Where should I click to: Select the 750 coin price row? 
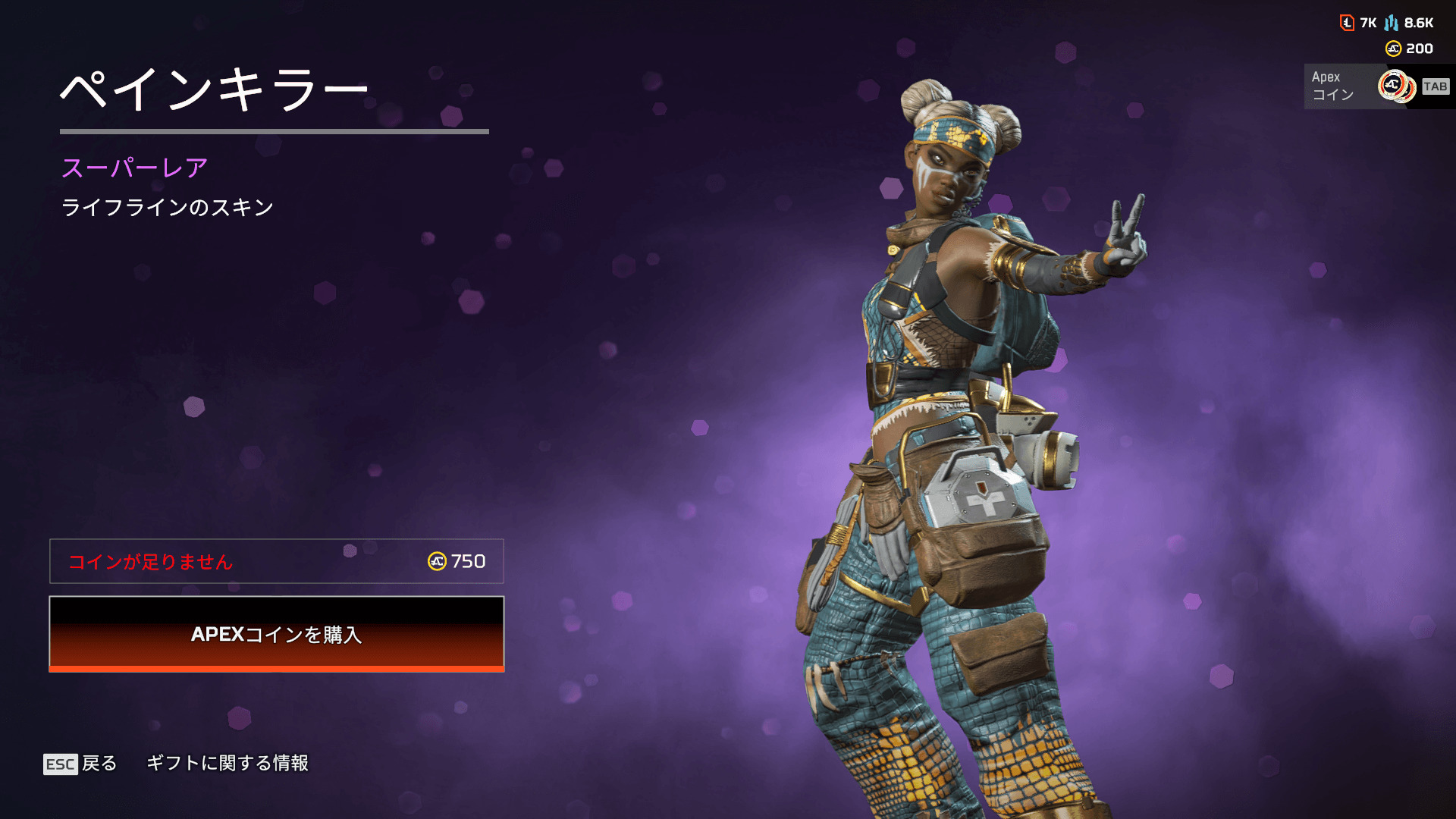click(276, 561)
